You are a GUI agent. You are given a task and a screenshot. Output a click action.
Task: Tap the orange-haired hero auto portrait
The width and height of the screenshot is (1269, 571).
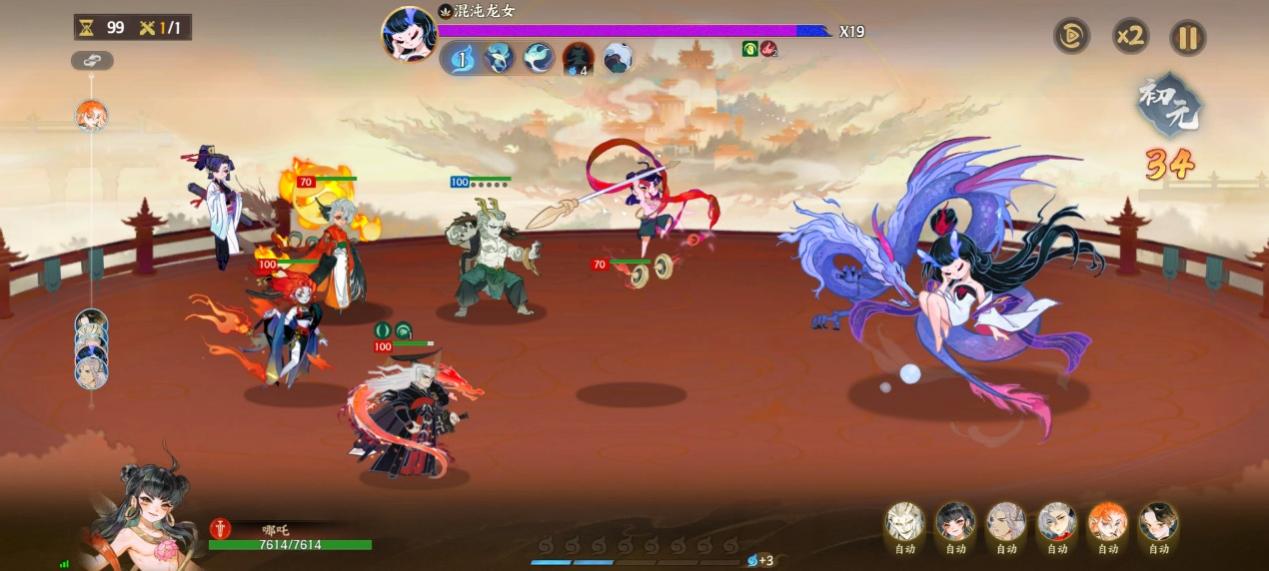click(1108, 522)
